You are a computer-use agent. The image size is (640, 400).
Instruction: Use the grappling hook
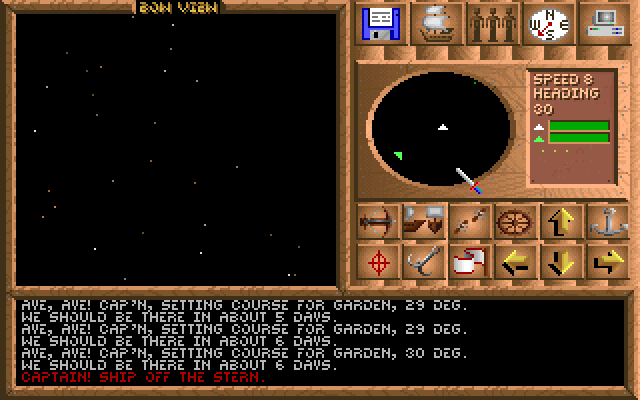tap(423, 262)
